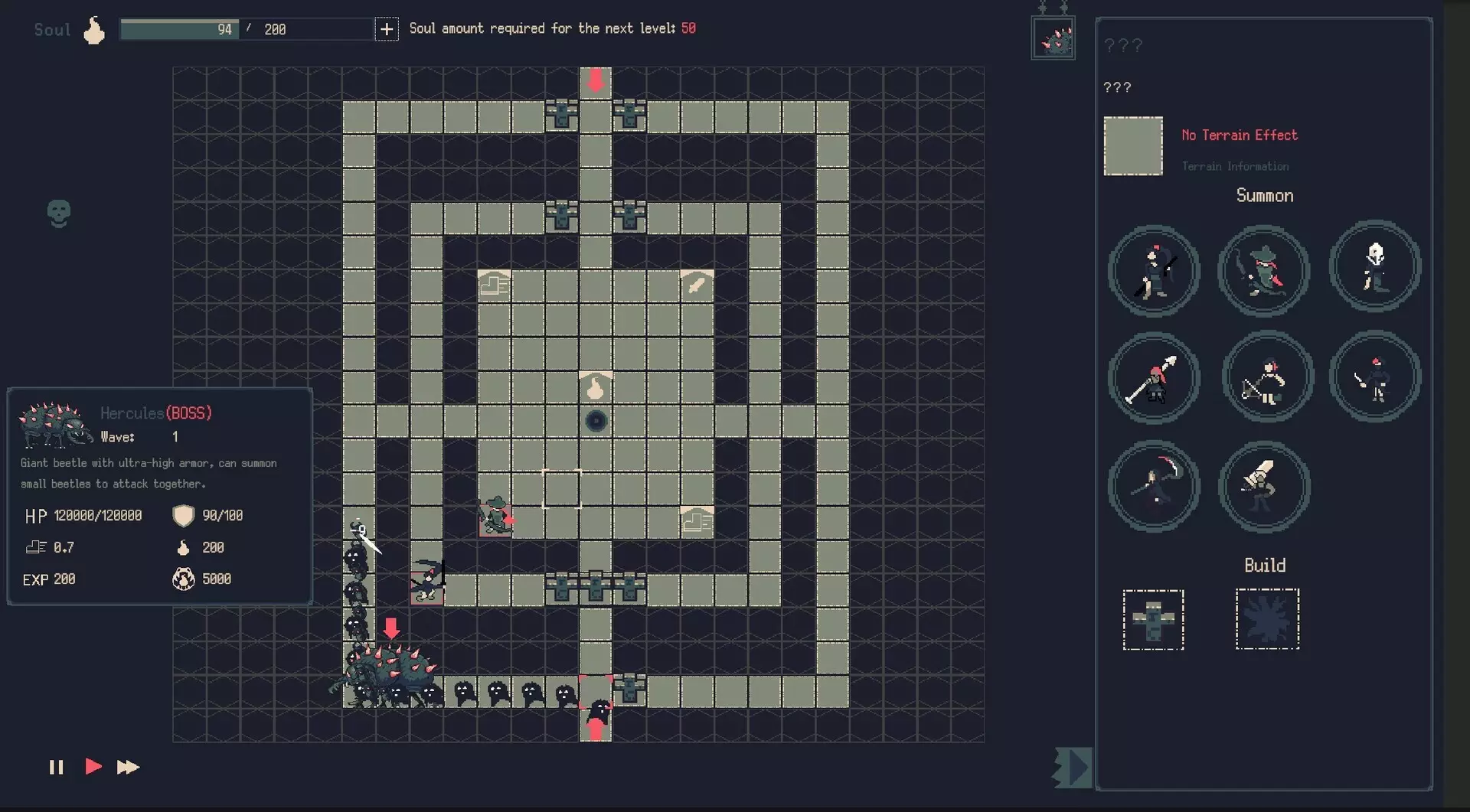Viewport: 1470px width, 812px height.
Task: Click the enemy preview portrait at top right
Action: coord(1053,38)
